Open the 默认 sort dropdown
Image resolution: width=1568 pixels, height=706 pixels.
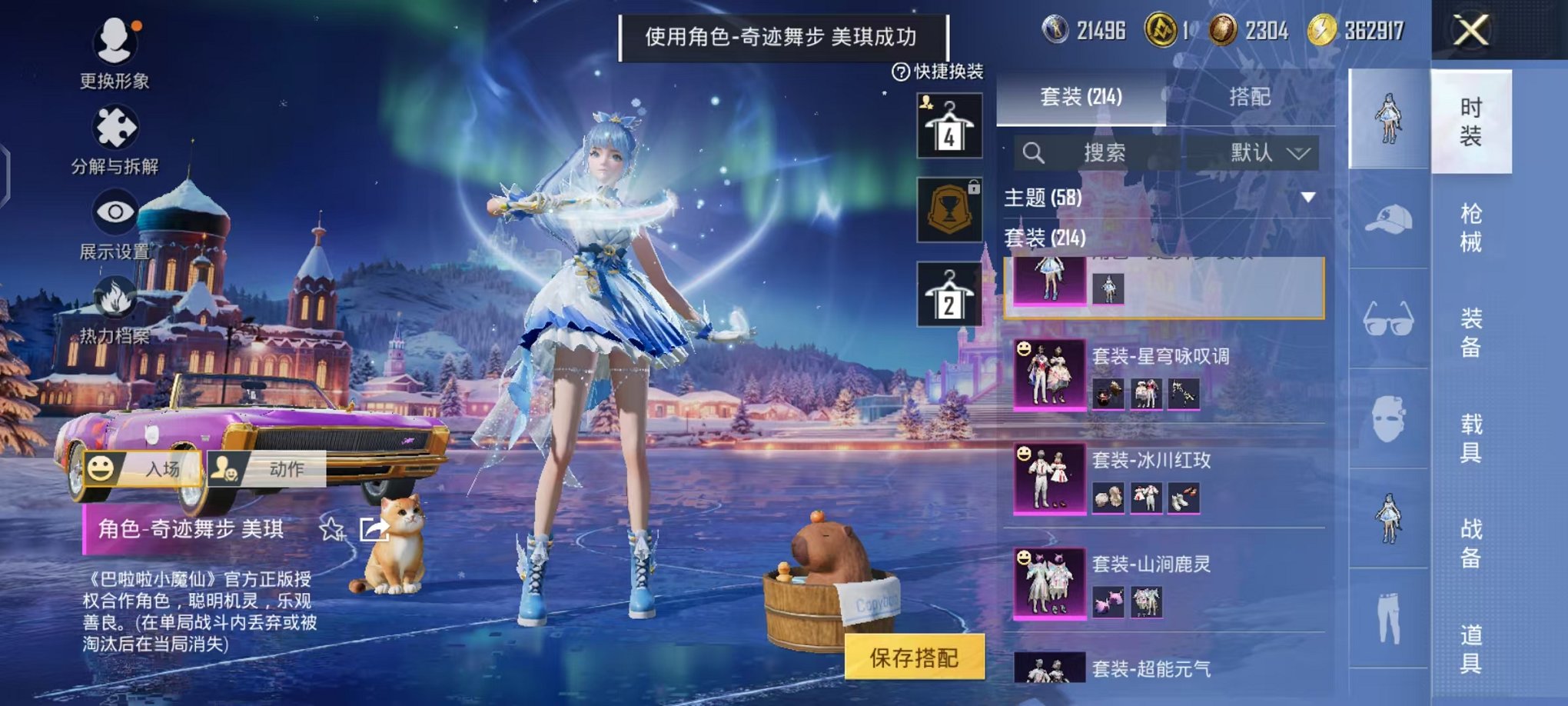pos(1268,153)
